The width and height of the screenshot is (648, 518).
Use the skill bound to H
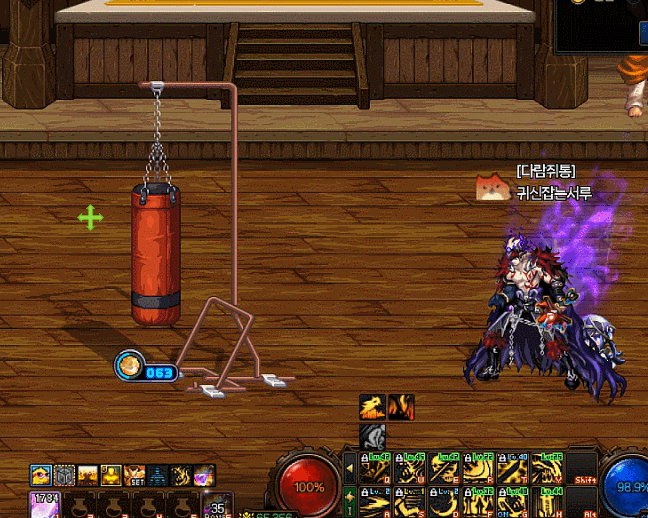(546, 503)
